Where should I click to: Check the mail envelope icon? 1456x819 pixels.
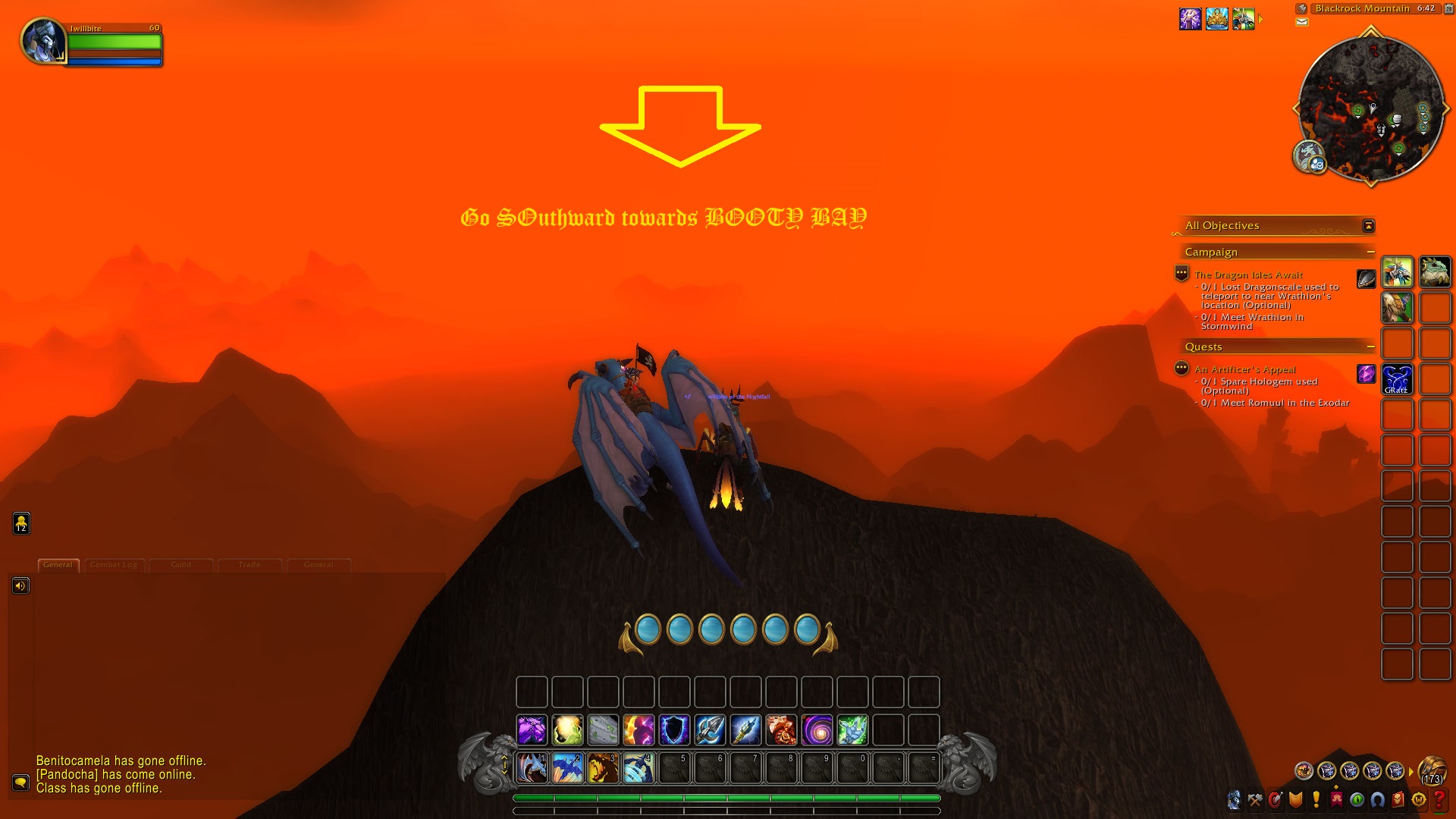coord(1302,22)
